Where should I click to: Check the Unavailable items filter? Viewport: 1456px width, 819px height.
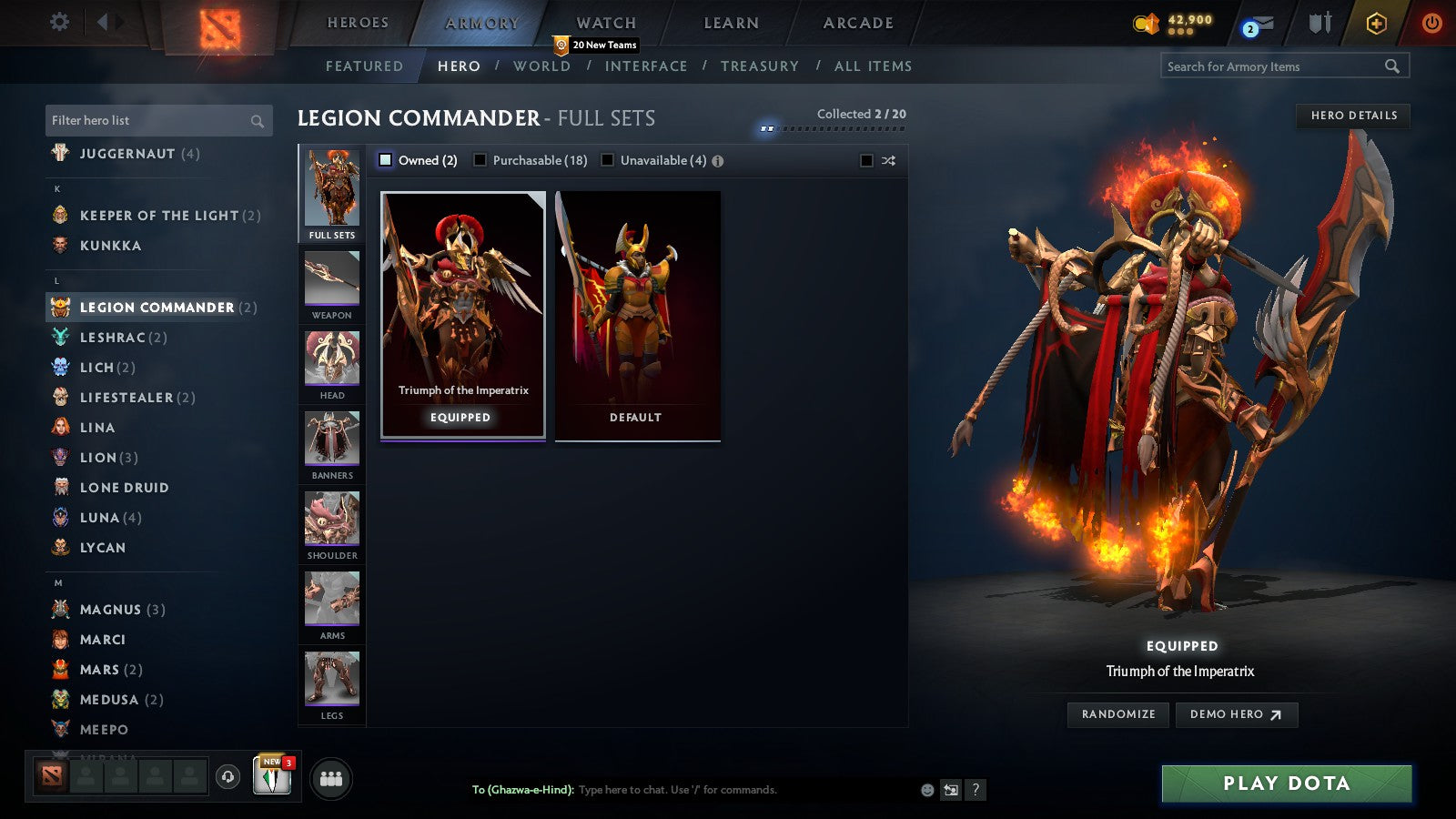pyautogui.click(x=607, y=159)
